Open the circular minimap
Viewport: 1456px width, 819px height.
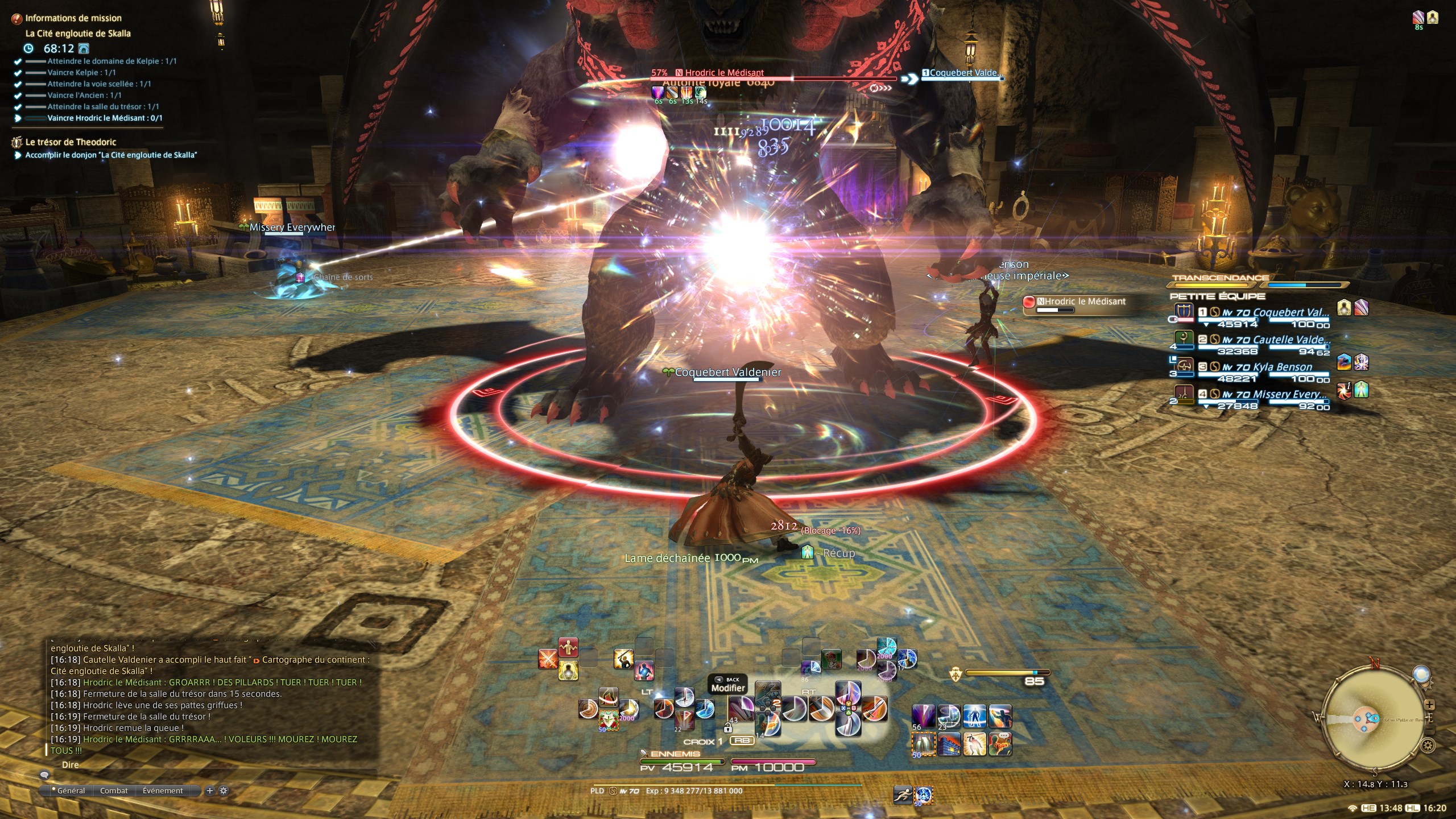pos(1375,718)
